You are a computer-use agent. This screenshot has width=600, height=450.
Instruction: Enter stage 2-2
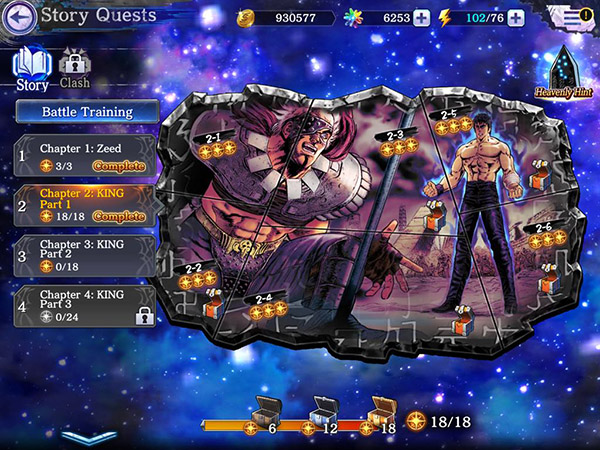pos(194,274)
